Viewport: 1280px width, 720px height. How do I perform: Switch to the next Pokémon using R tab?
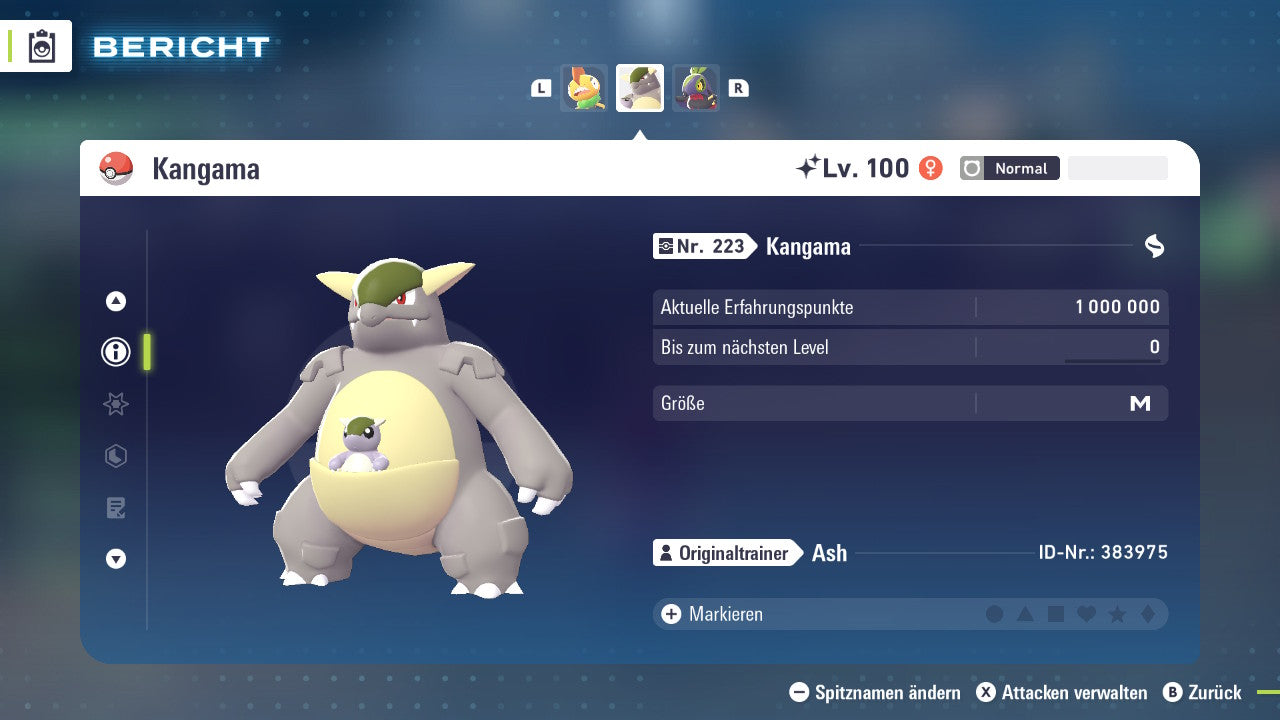tap(738, 87)
